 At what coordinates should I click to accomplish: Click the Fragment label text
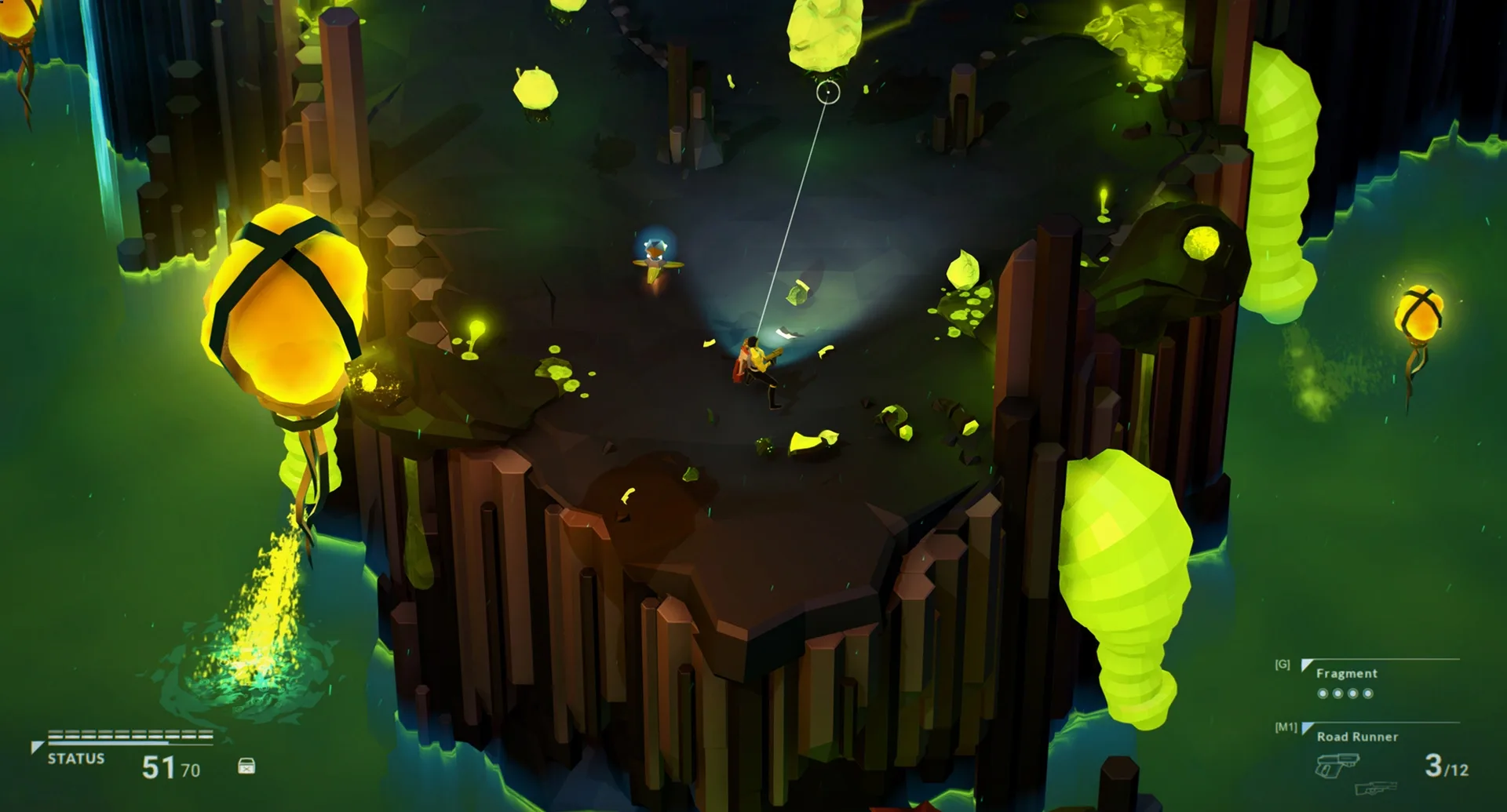(x=1346, y=673)
